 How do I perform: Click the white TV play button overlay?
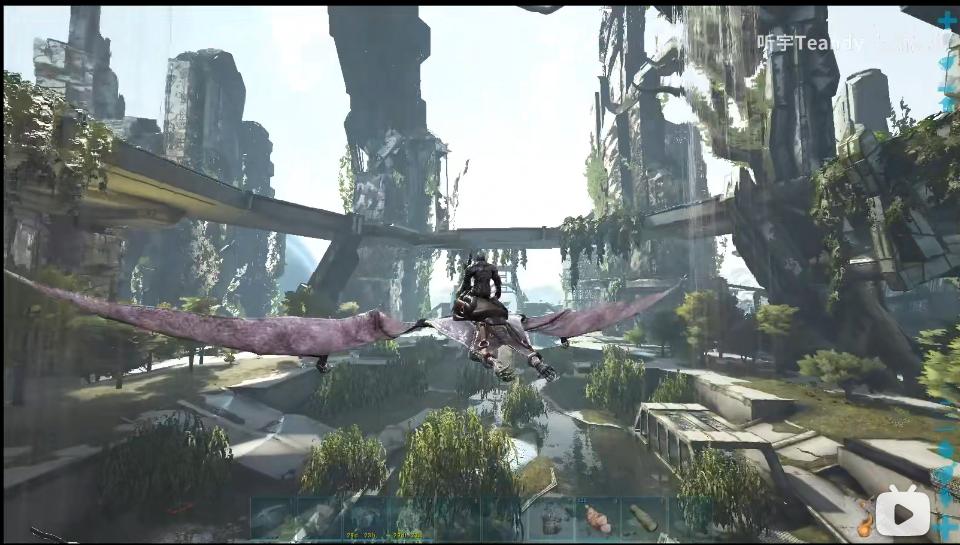tap(903, 513)
